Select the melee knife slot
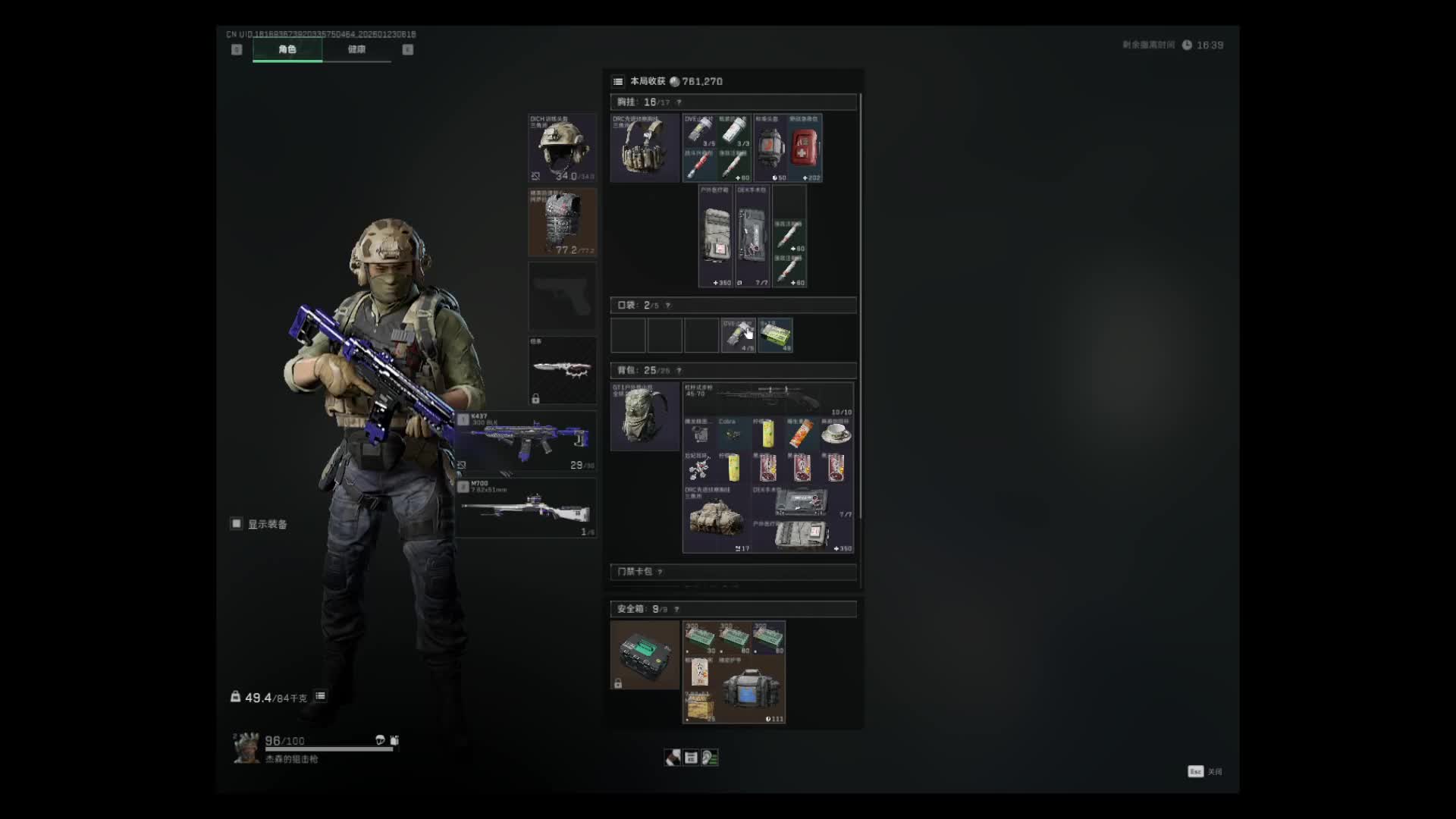This screenshot has height=819, width=1456. 562,370
